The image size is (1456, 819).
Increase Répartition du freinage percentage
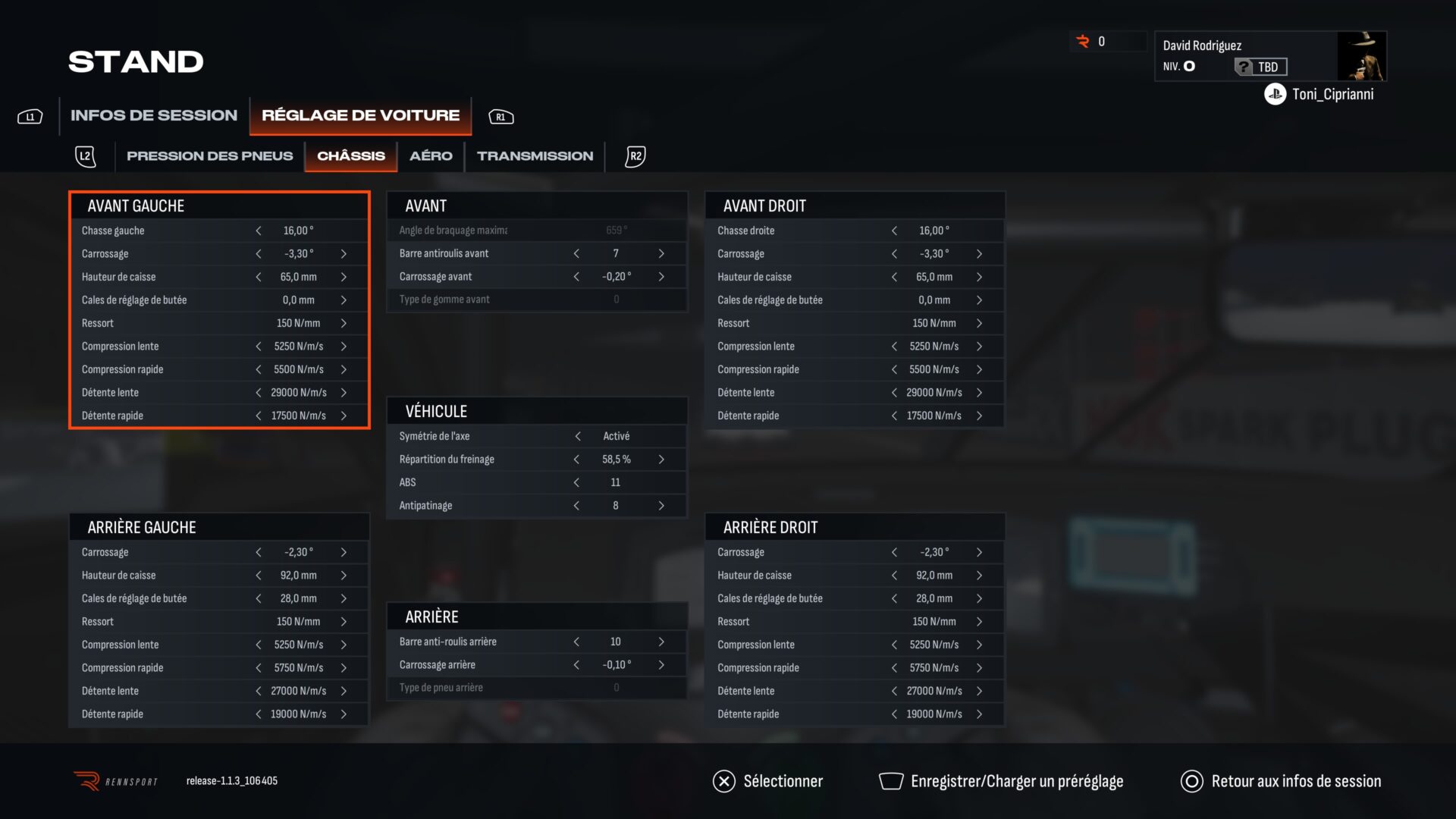[661, 460]
